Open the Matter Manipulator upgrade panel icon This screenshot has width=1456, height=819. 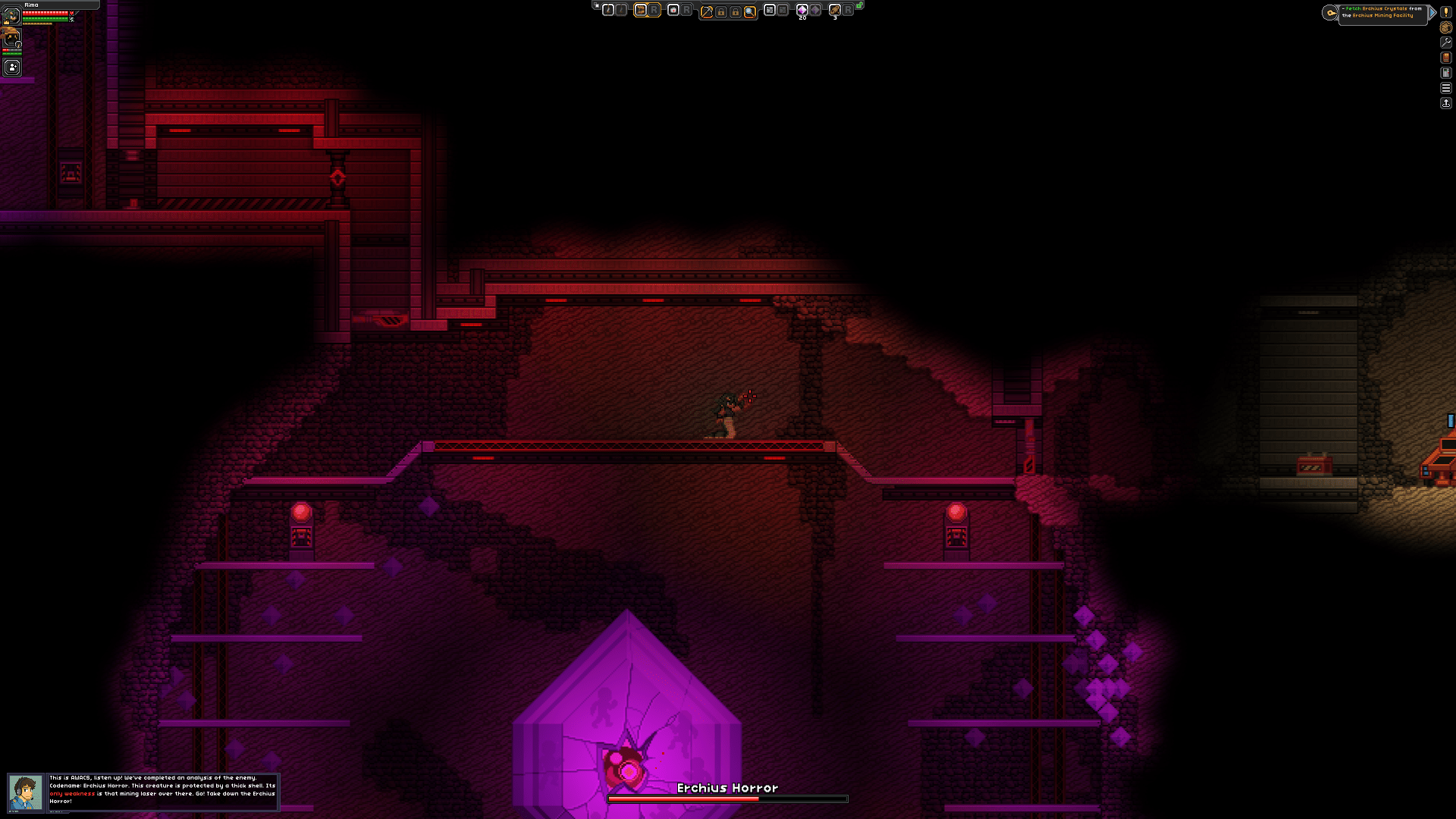point(1446,73)
